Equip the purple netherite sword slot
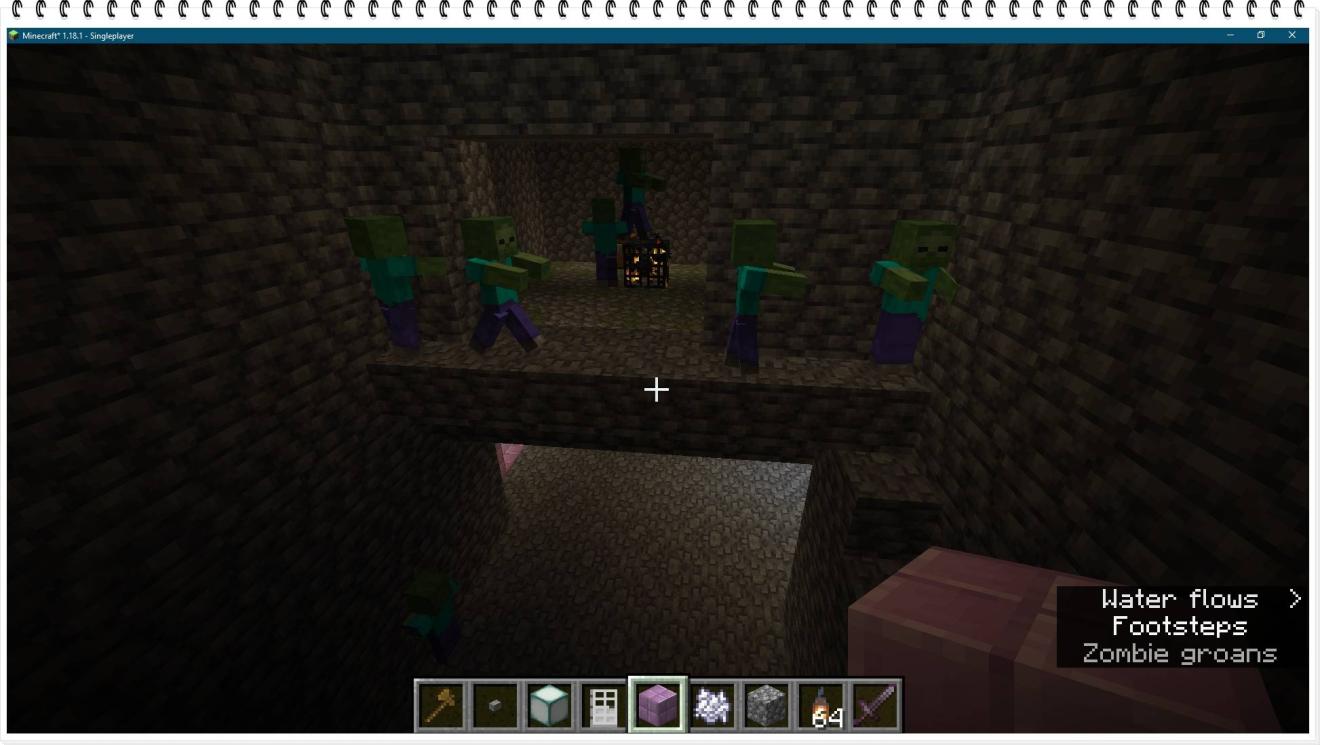Viewport: 1320px width, 745px height. point(875,705)
